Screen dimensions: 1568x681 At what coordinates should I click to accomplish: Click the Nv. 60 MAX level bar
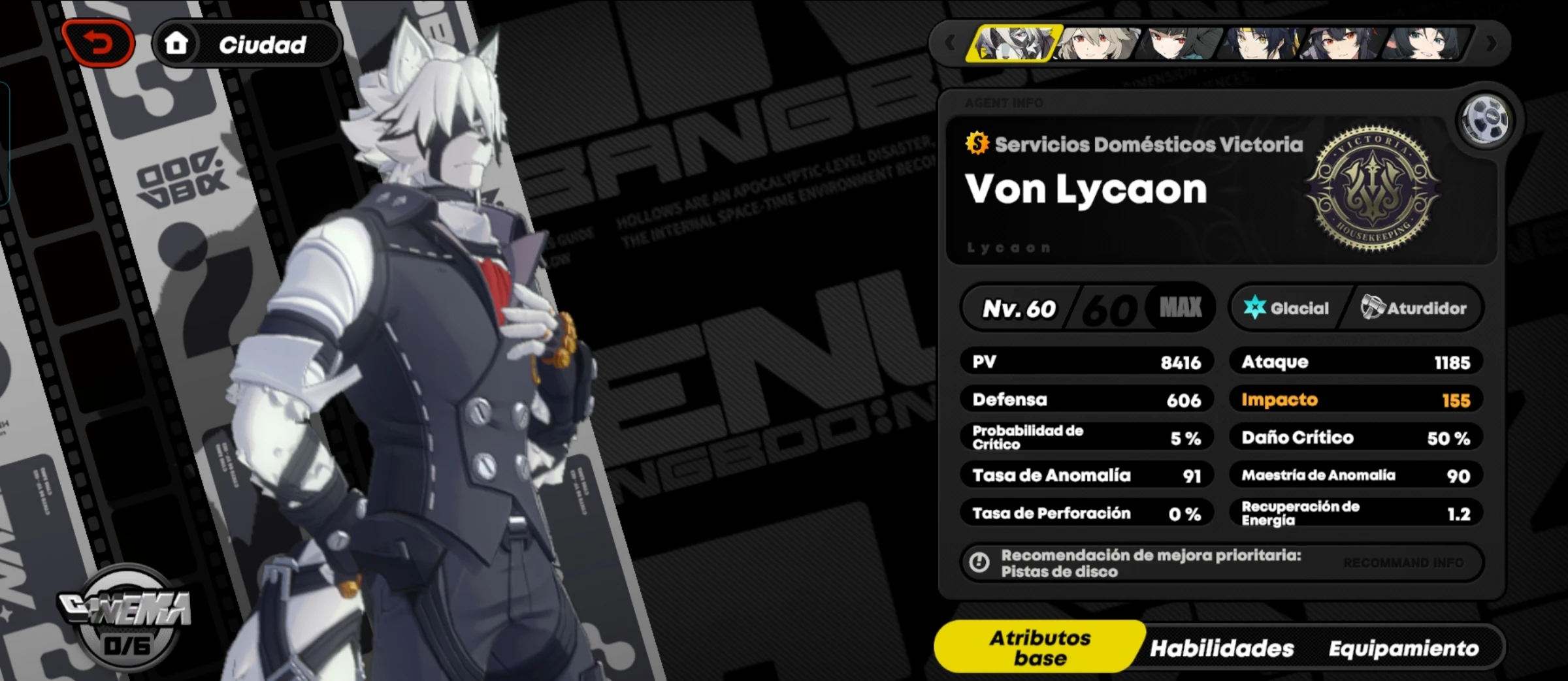click(1088, 308)
